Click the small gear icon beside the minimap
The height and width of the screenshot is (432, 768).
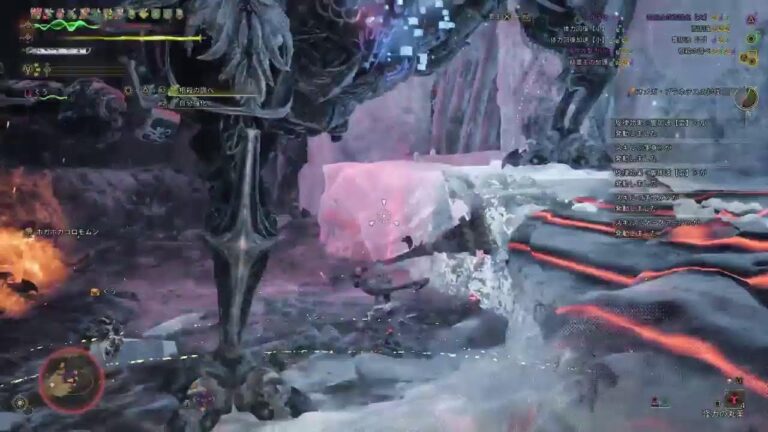pos(19,403)
